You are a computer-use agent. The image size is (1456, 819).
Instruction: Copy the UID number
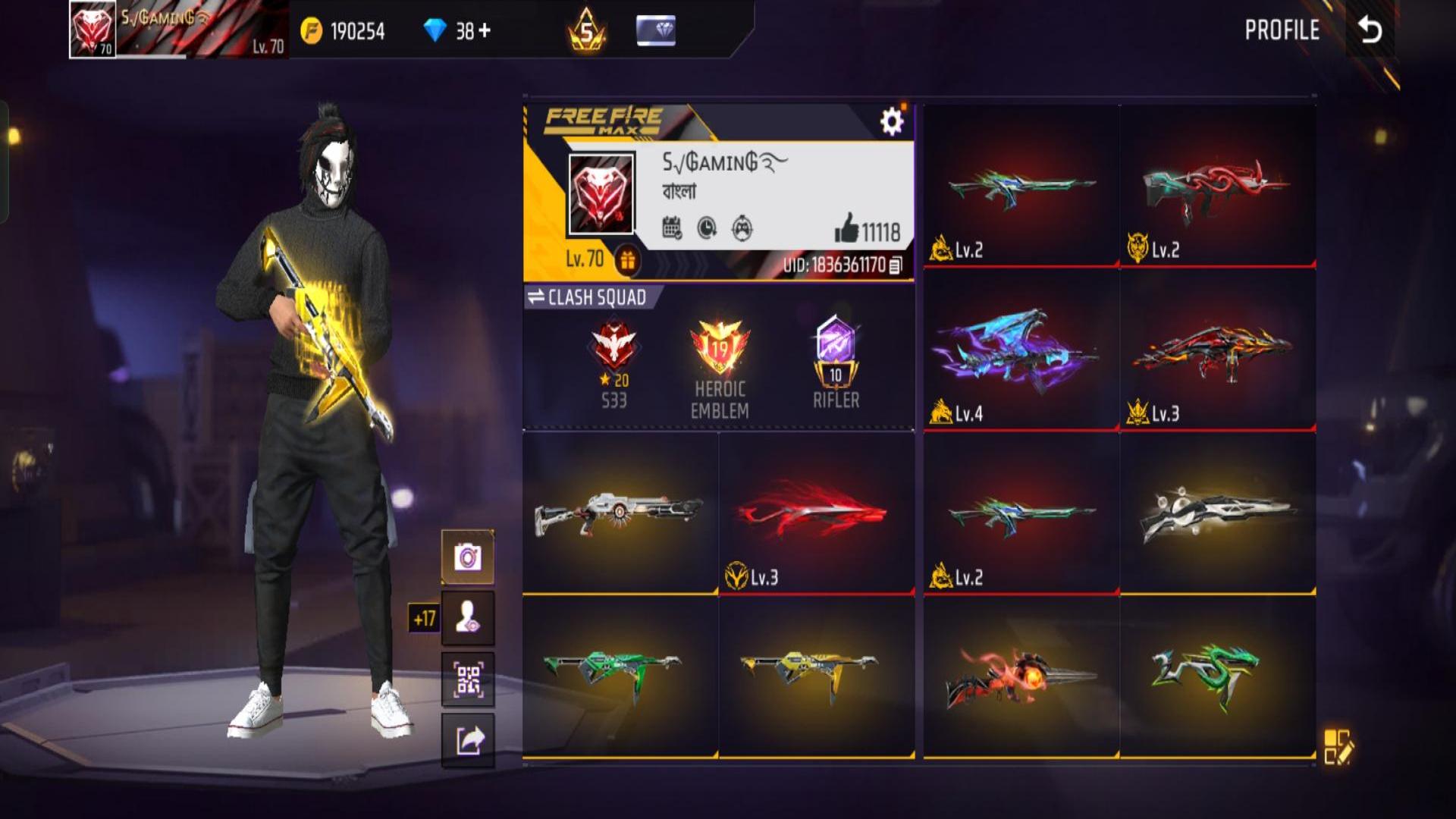point(896,265)
